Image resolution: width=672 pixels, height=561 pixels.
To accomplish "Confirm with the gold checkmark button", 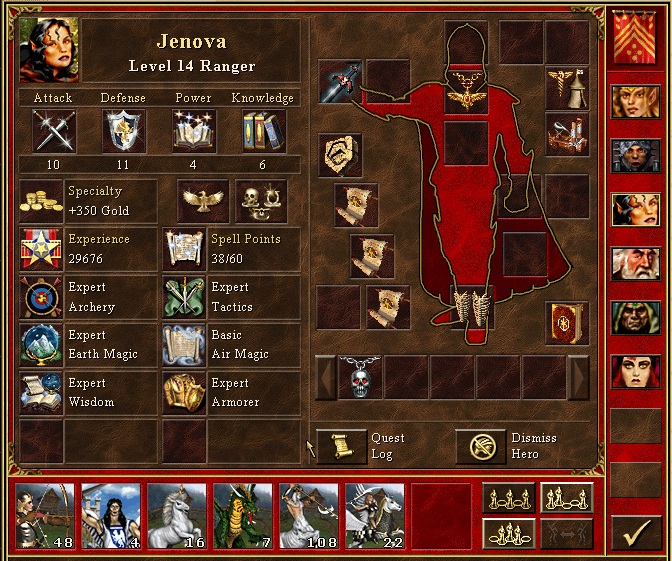I will click(632, 533).
